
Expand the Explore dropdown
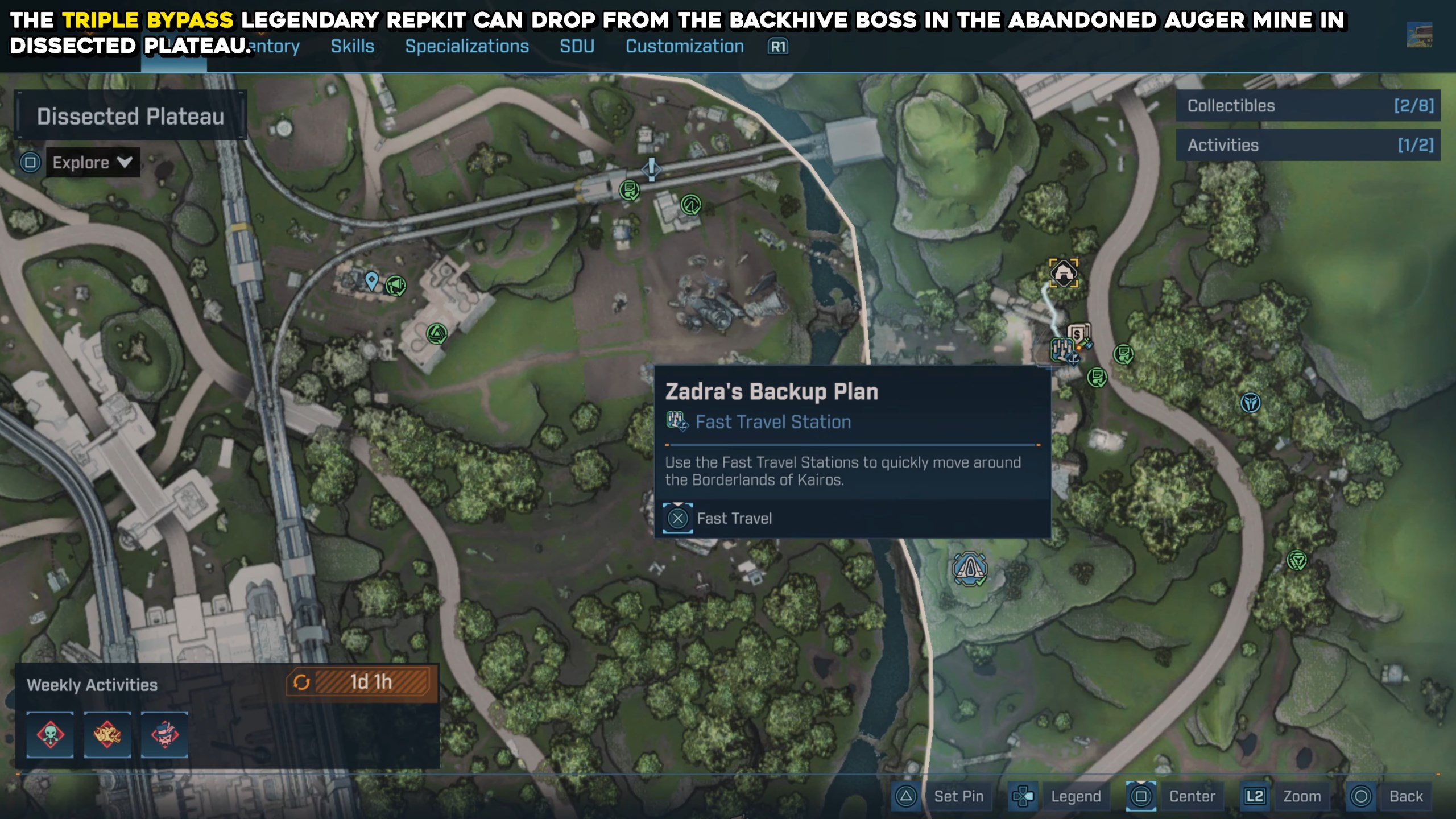[x=92, y=163]
